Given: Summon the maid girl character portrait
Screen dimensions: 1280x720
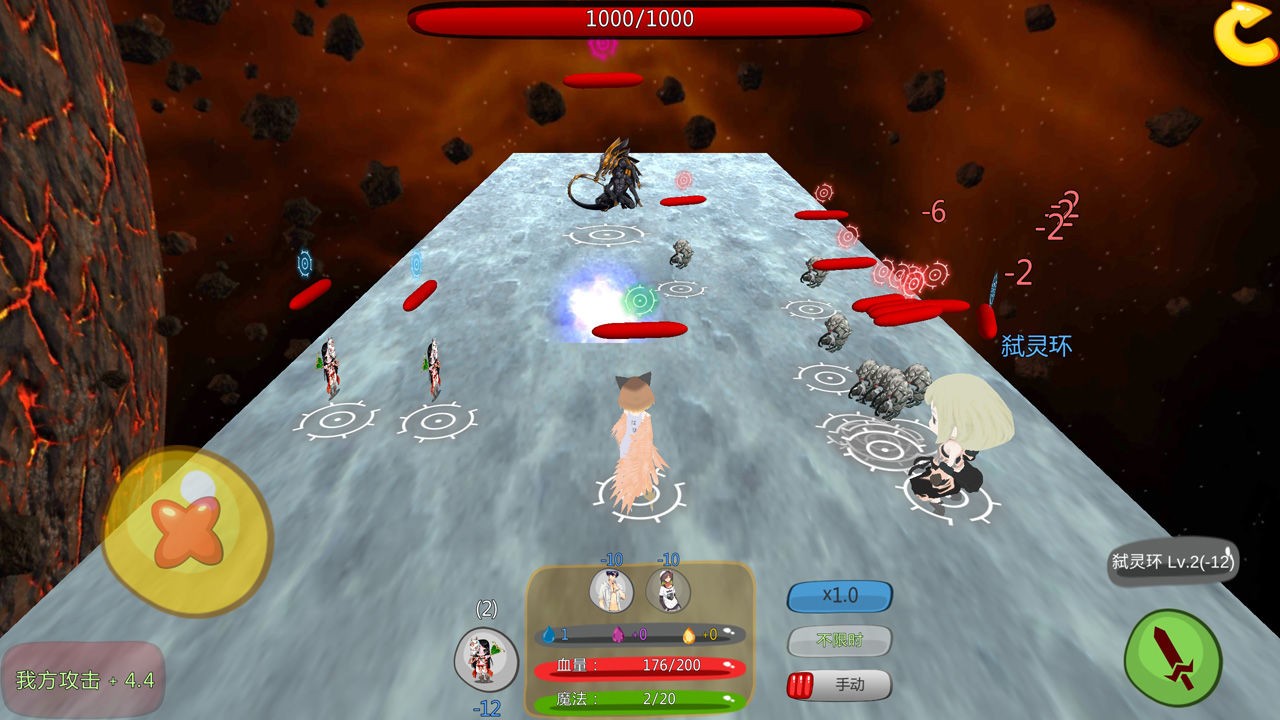Looking at the screenshot, I should pos(667,590).
